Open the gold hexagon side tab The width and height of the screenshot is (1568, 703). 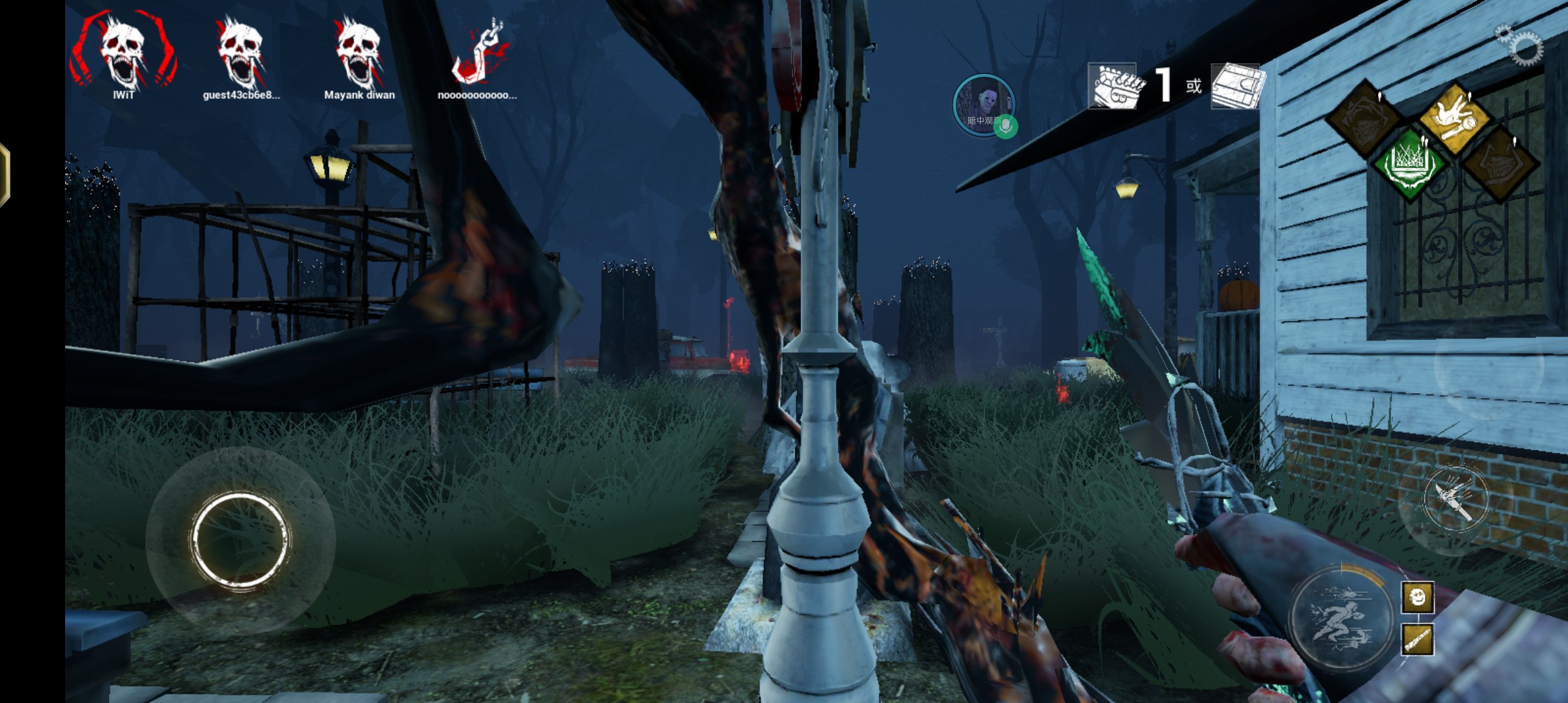4,174
